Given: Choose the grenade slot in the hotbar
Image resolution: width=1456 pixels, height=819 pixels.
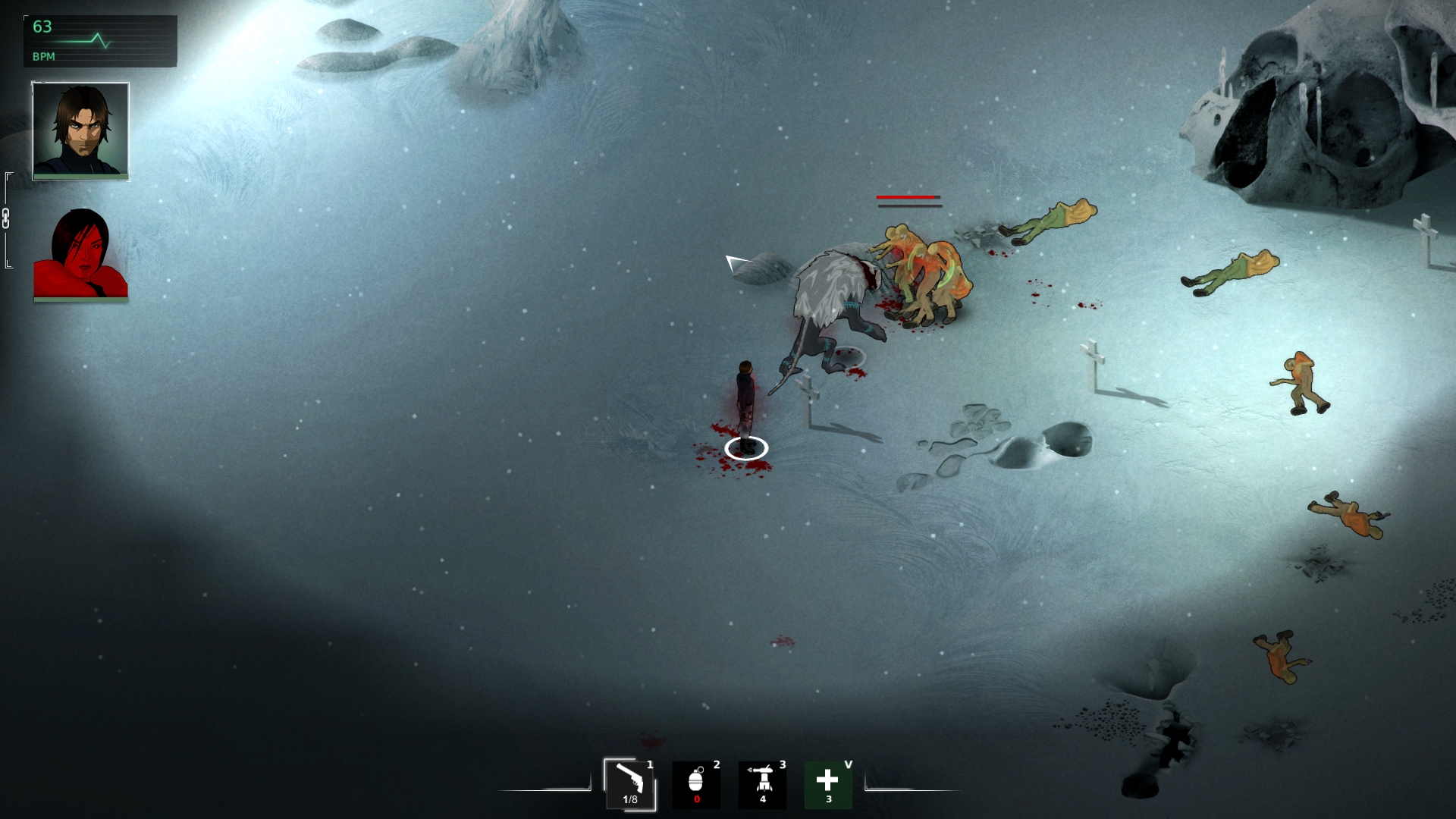Looking at the screenshot, I should [x=696, y=783].
